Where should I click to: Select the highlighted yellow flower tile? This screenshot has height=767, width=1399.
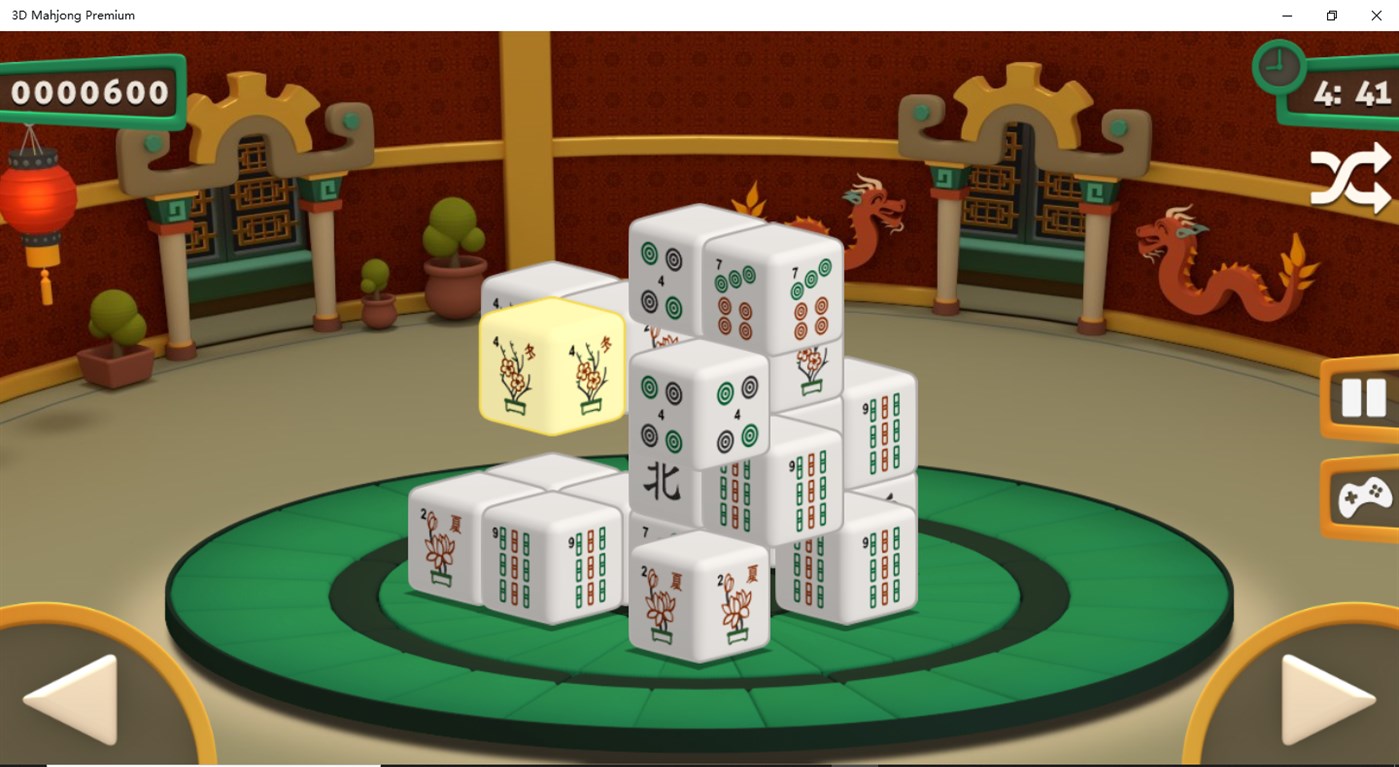point(551,372)
